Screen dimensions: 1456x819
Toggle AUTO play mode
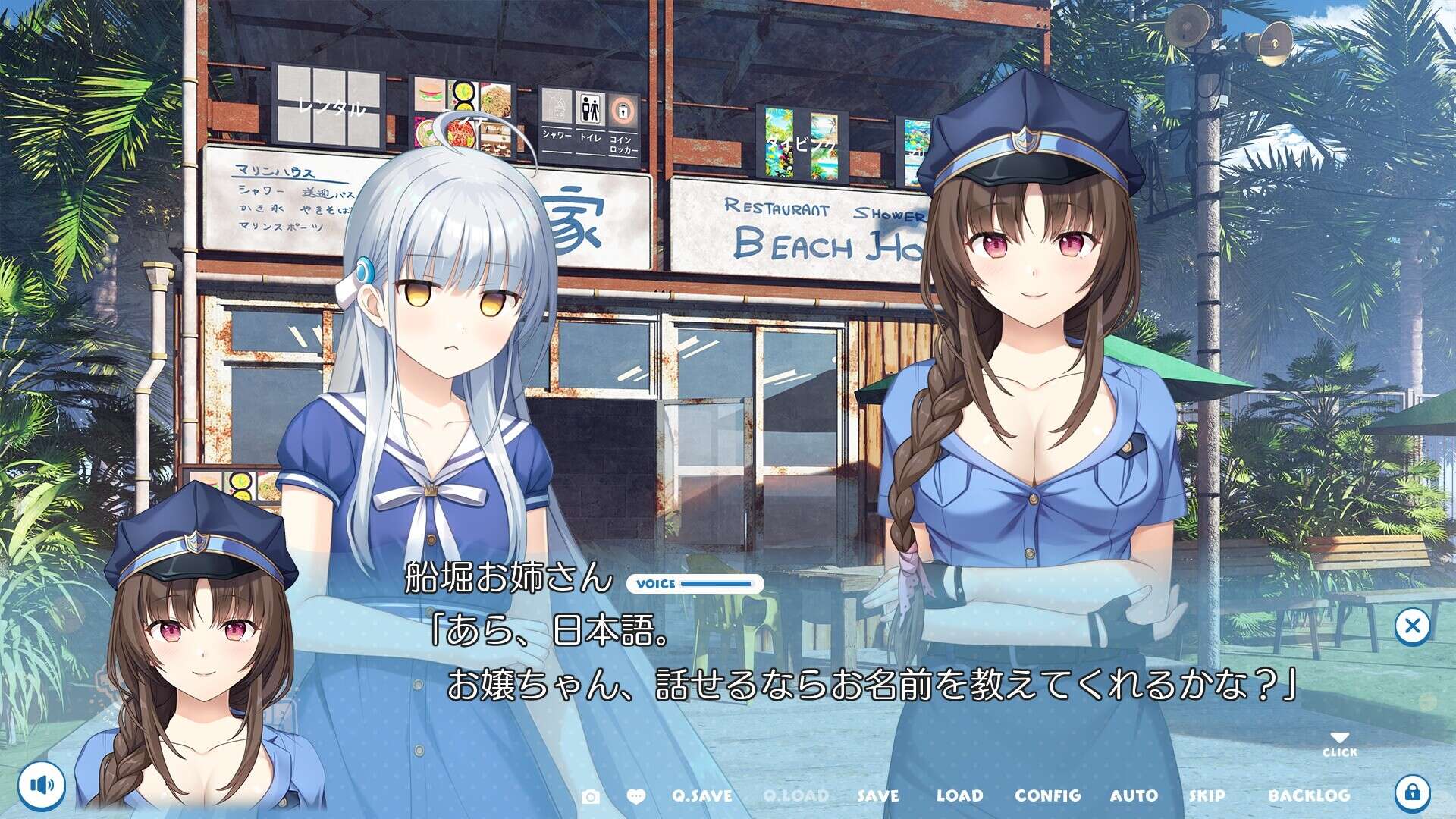pyautogui.click(x=1134, y=796)
